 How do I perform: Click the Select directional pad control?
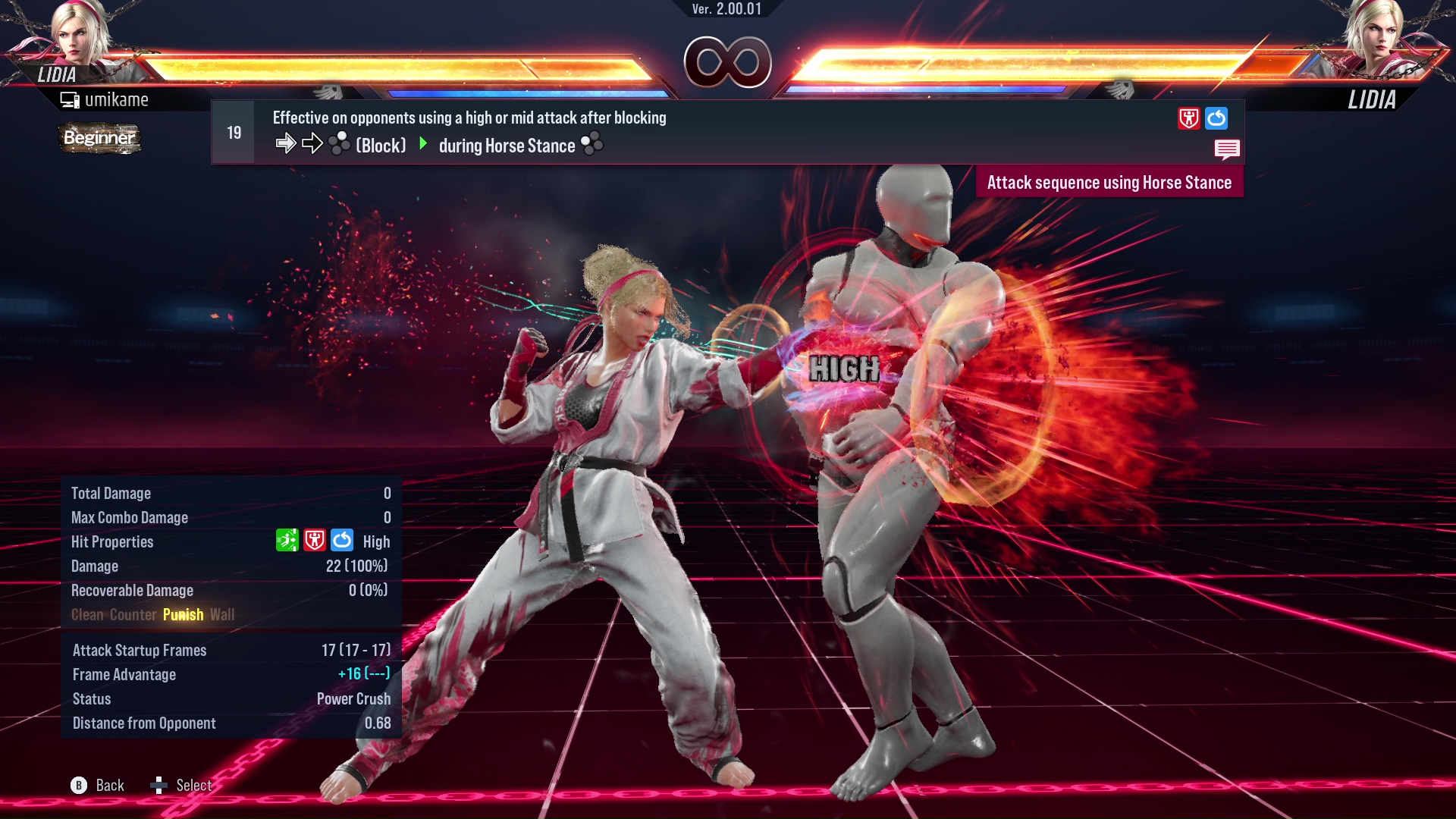click(160, 786)
